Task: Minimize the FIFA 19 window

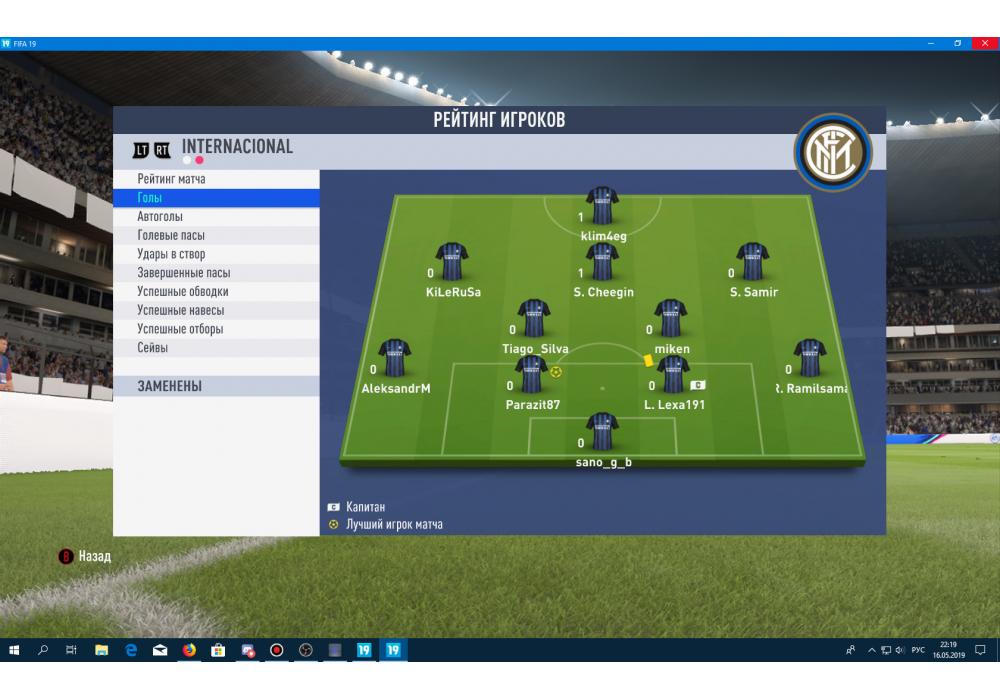Action: 932,43
